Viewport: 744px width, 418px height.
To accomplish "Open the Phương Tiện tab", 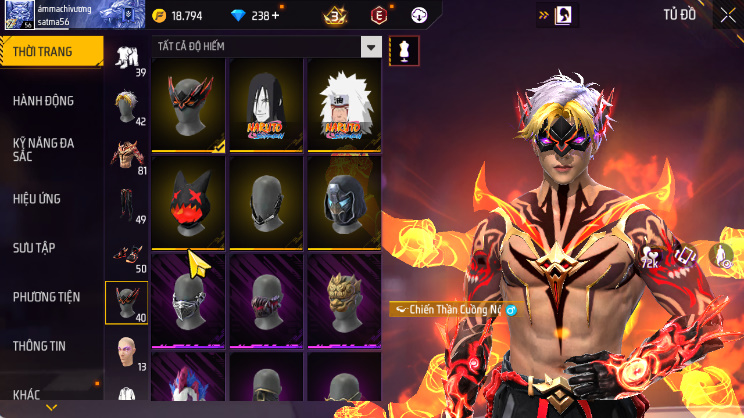I will [46, 297].
